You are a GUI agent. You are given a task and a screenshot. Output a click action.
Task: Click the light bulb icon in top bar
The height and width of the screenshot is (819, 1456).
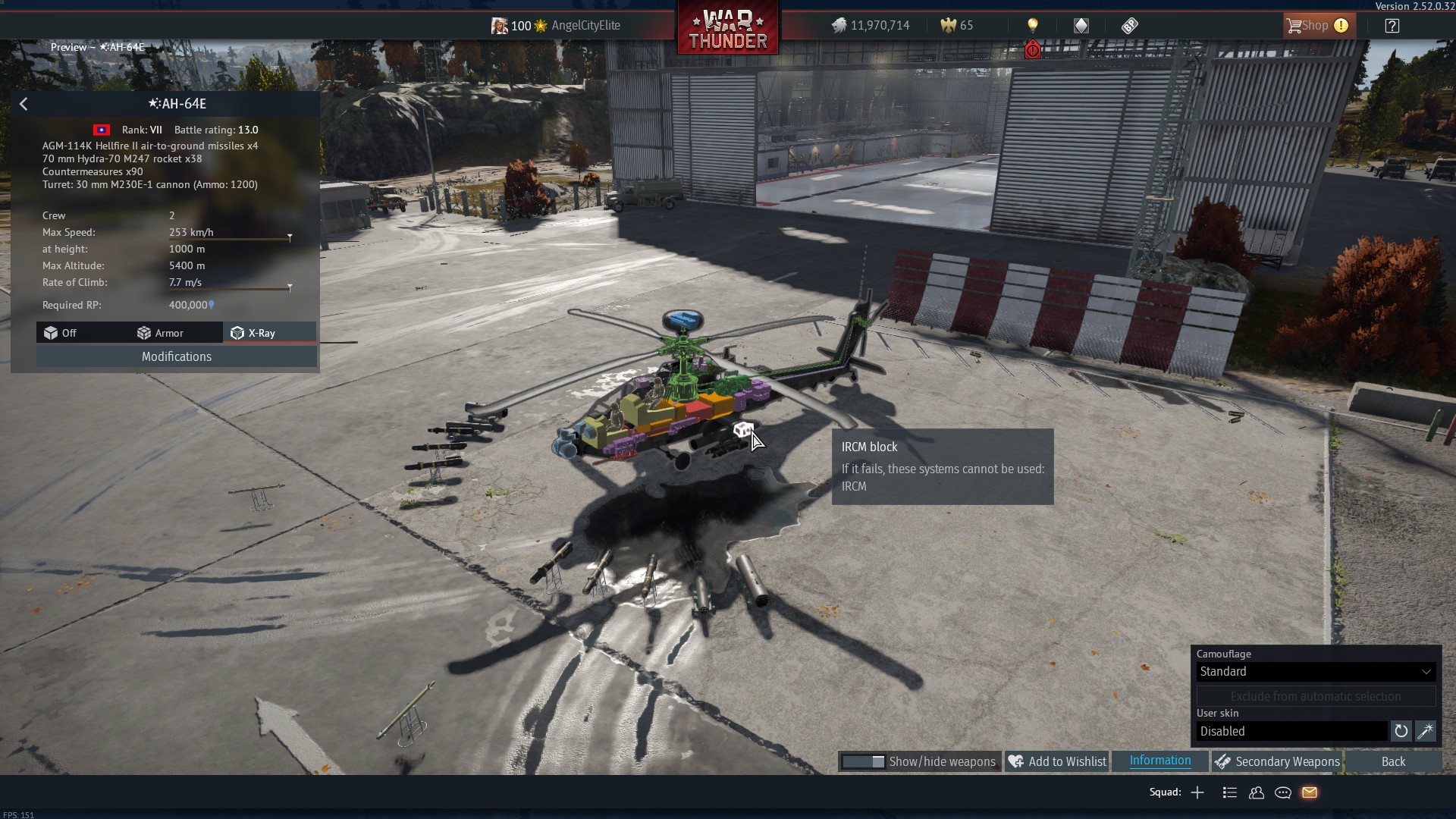[x=1032, y=26]
